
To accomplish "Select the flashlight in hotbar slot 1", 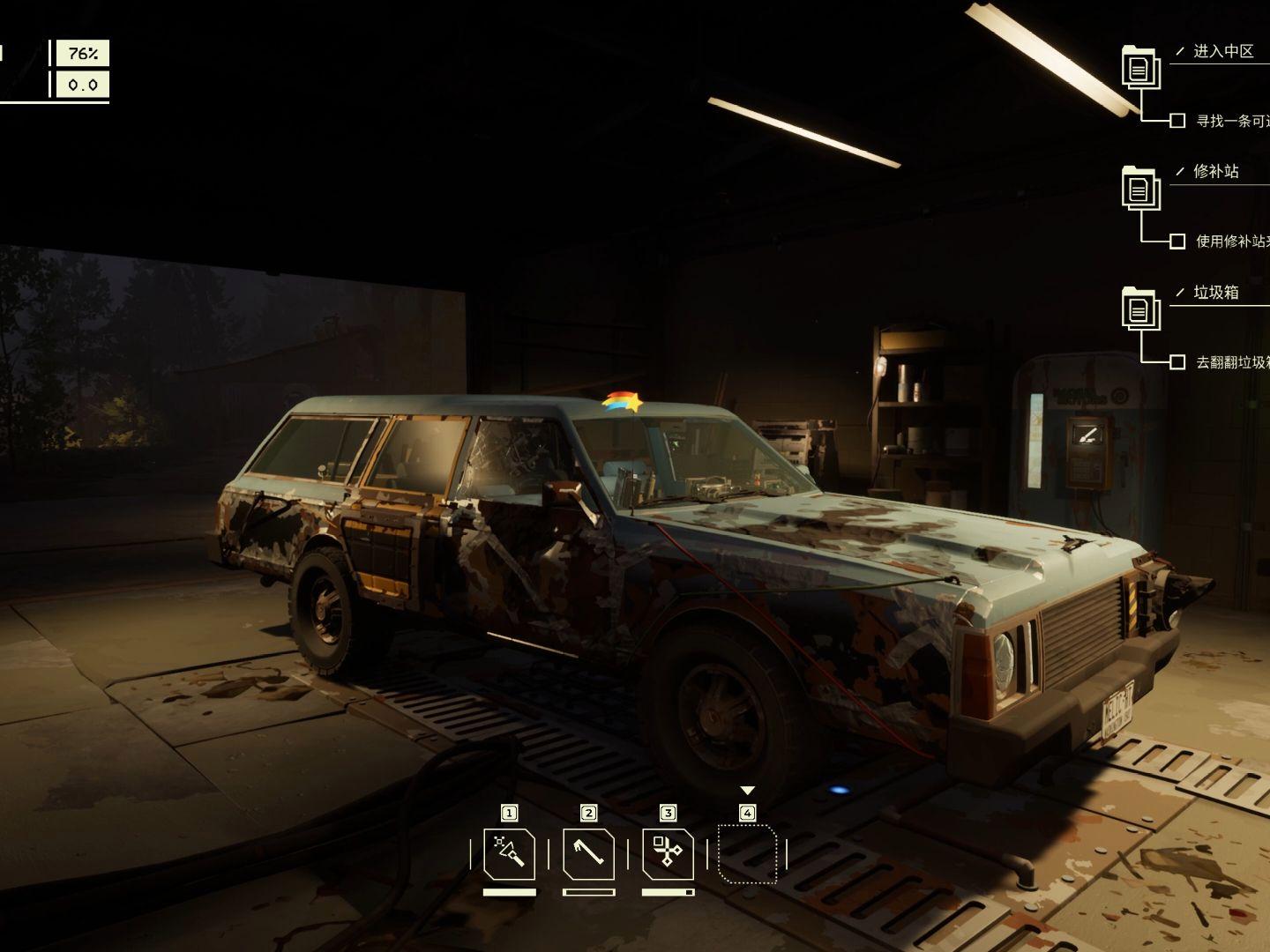I will pyautogui.click(x=509, y=853).
